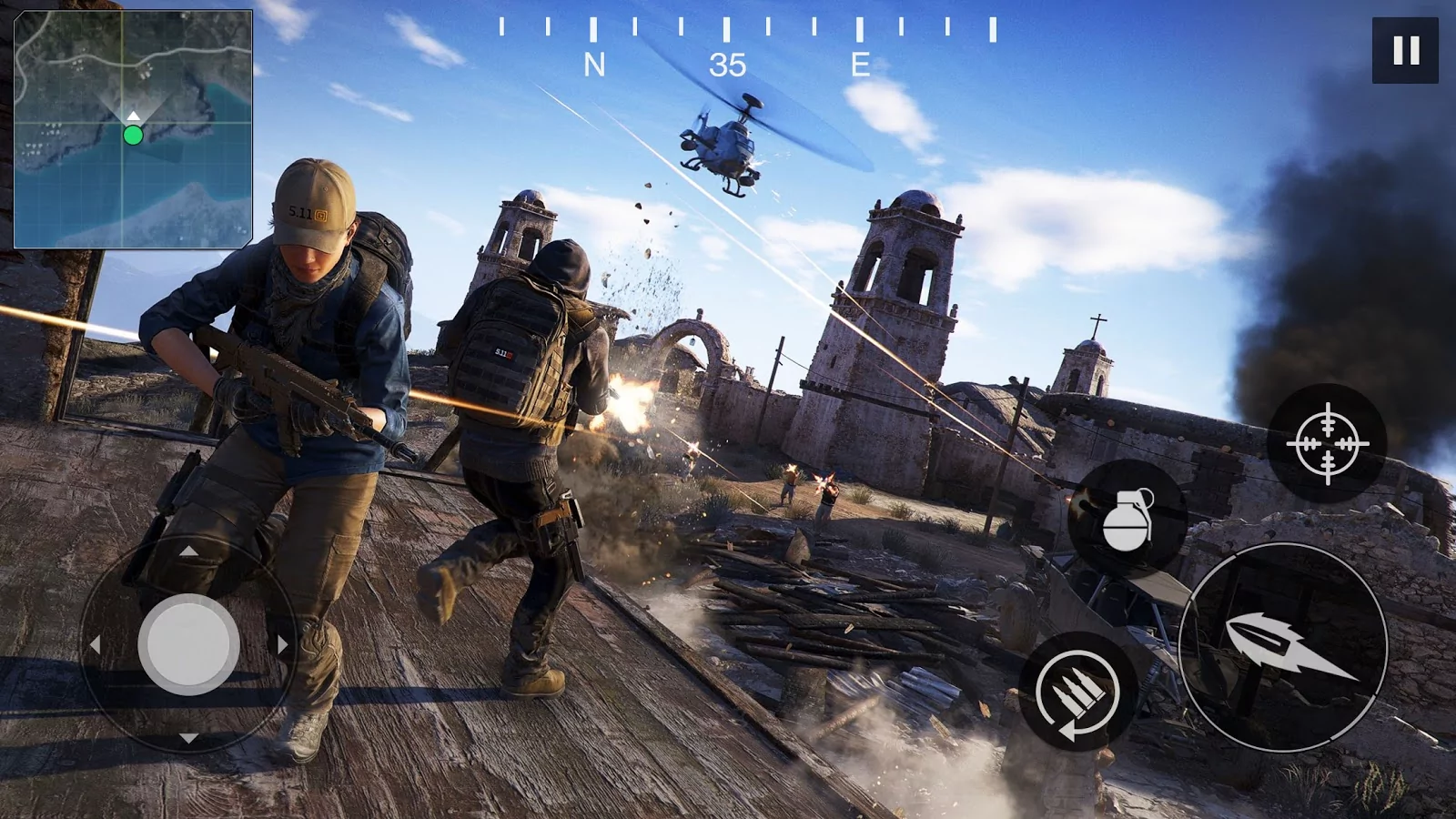The height and width of the screenshot is (819, 1456).
Task: Tap the crosshair aim button
Action: (1327, 443)
